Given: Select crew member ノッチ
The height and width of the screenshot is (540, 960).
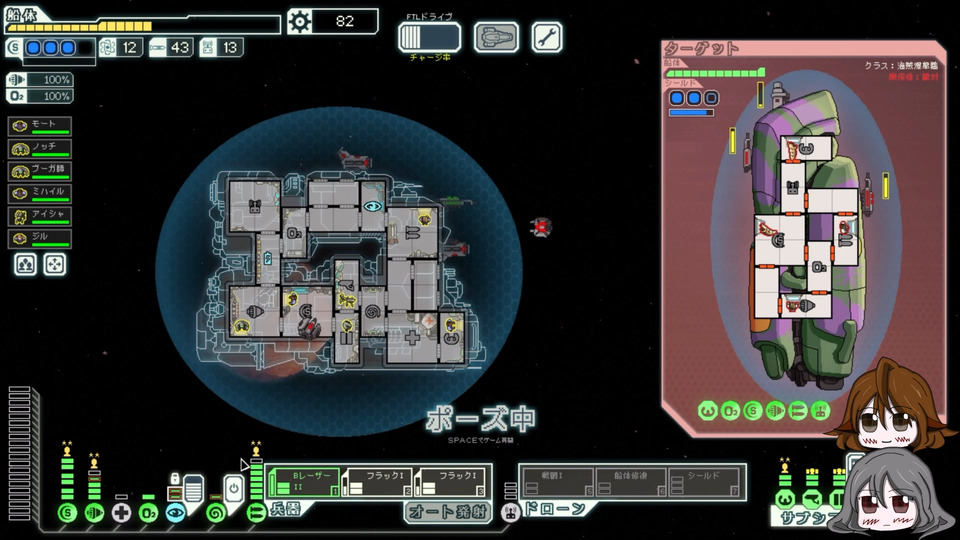Looking at the screenshot, I should pos(40,149).
